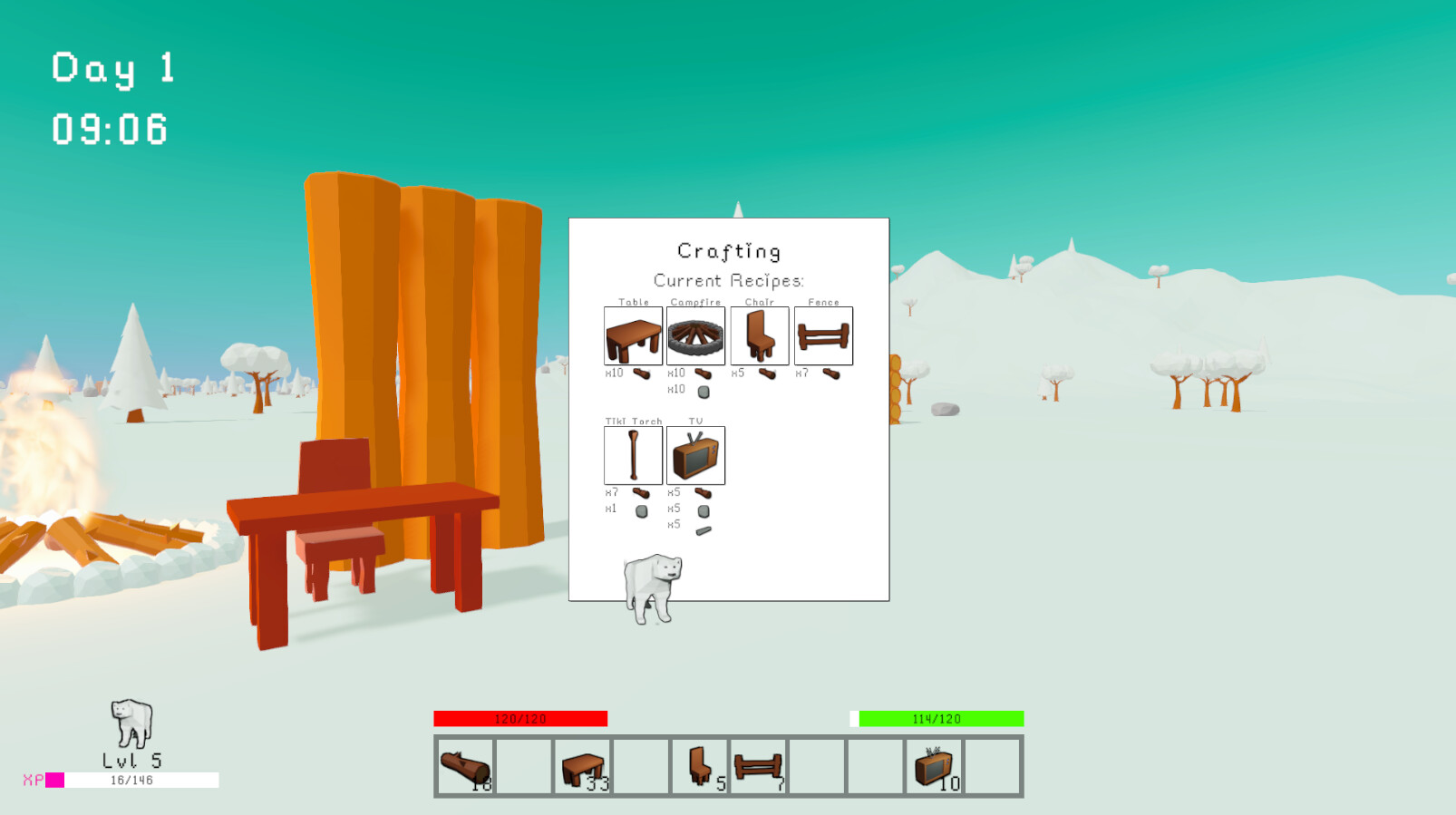Select the log item in the hotbar
This screenshot has width=1456, height=815.
(x=464, y=765)
